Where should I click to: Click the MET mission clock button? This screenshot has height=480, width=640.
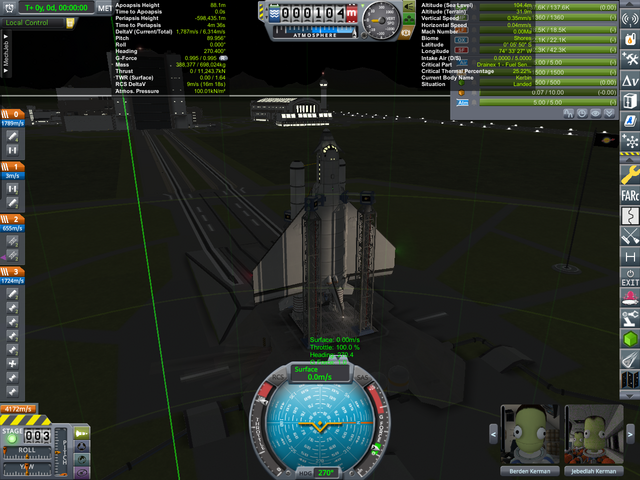click(105, 7)
